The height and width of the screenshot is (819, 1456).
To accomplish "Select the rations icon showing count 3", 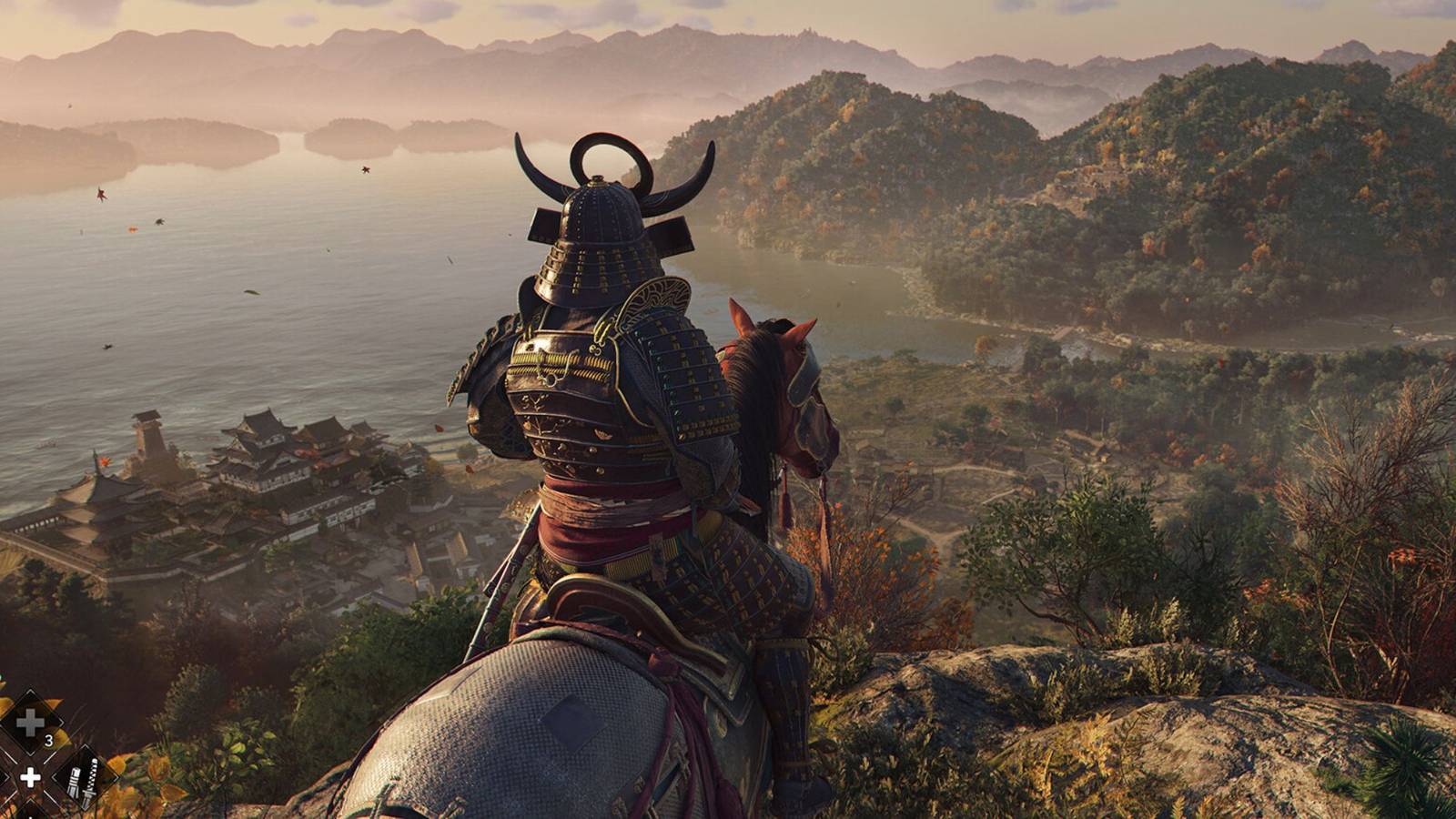I will 28,720.
